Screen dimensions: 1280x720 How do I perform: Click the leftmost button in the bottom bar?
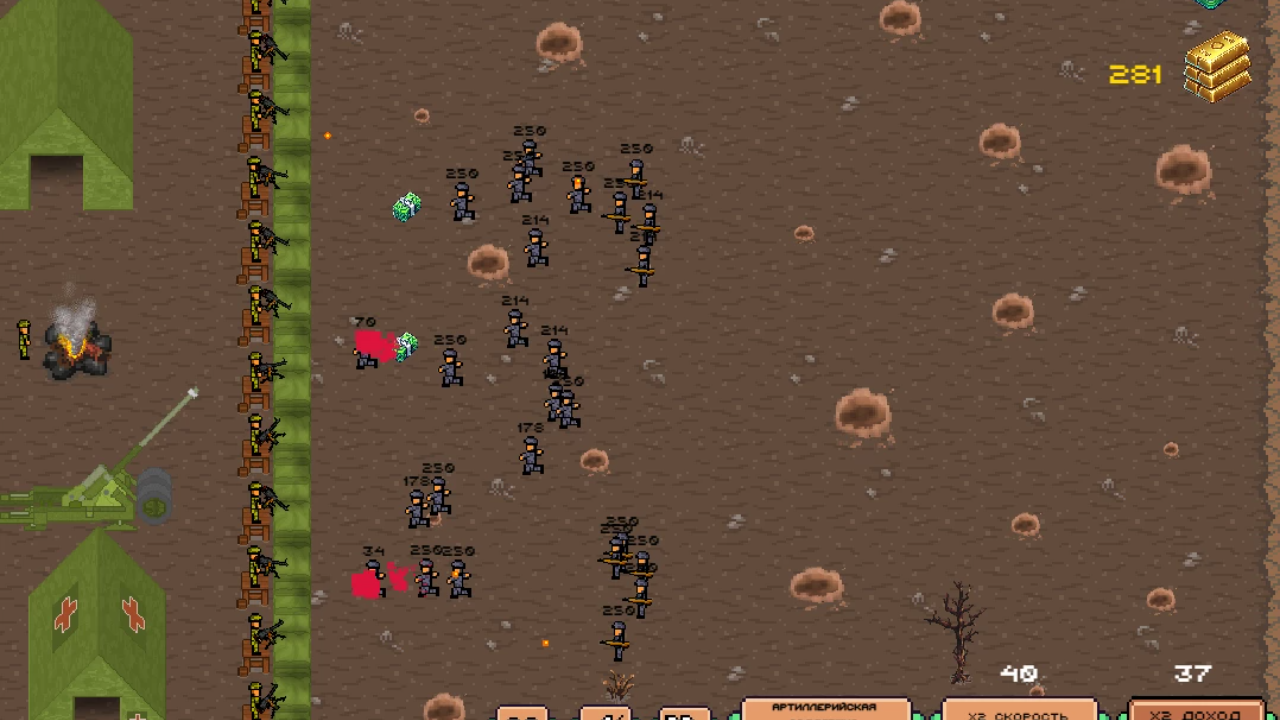[522, 715]
